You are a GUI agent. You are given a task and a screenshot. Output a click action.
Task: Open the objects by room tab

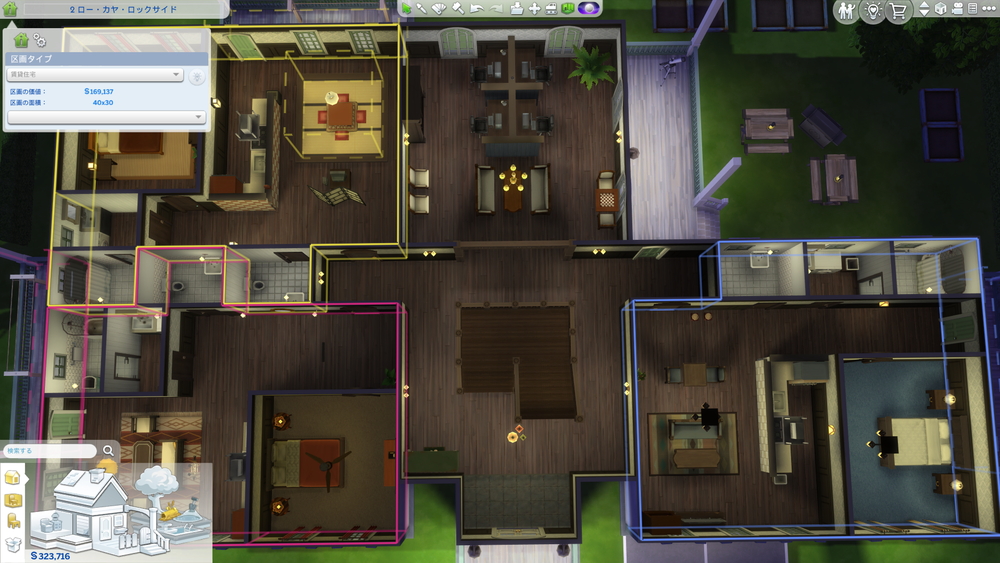tap(14, 499)
